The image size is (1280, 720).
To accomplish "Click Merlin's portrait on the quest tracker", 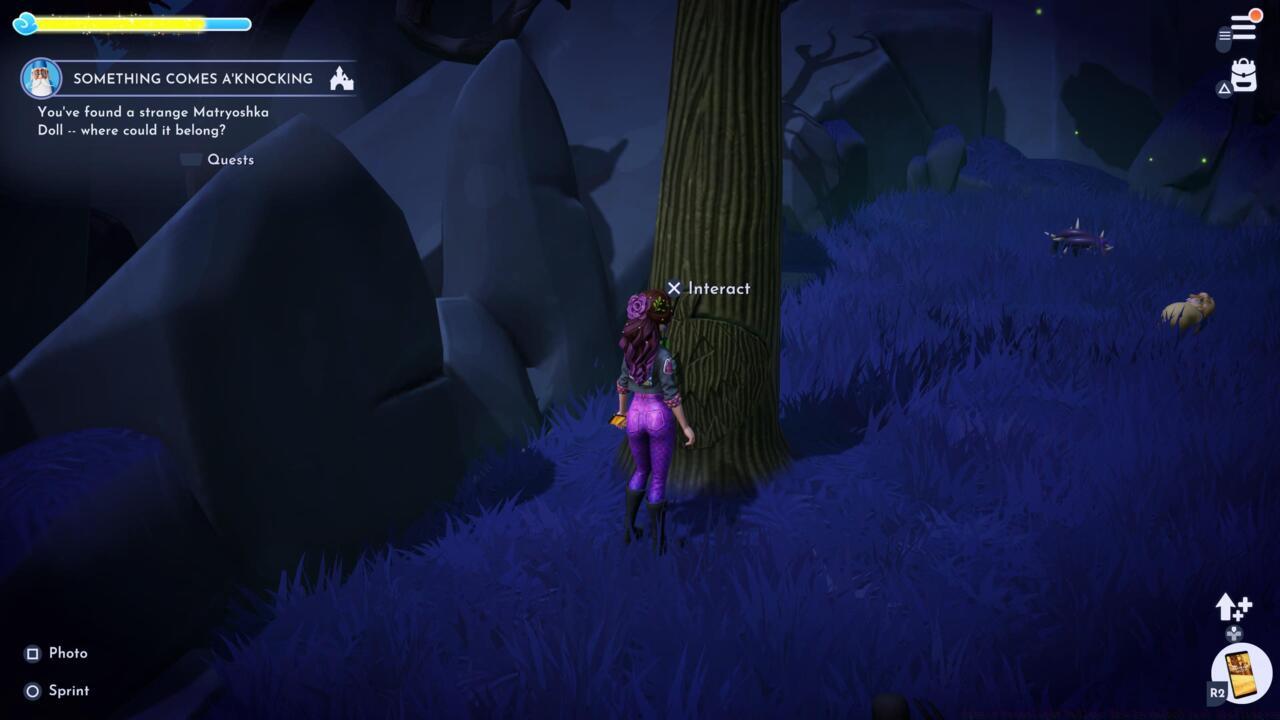I will tap(38, 79).
